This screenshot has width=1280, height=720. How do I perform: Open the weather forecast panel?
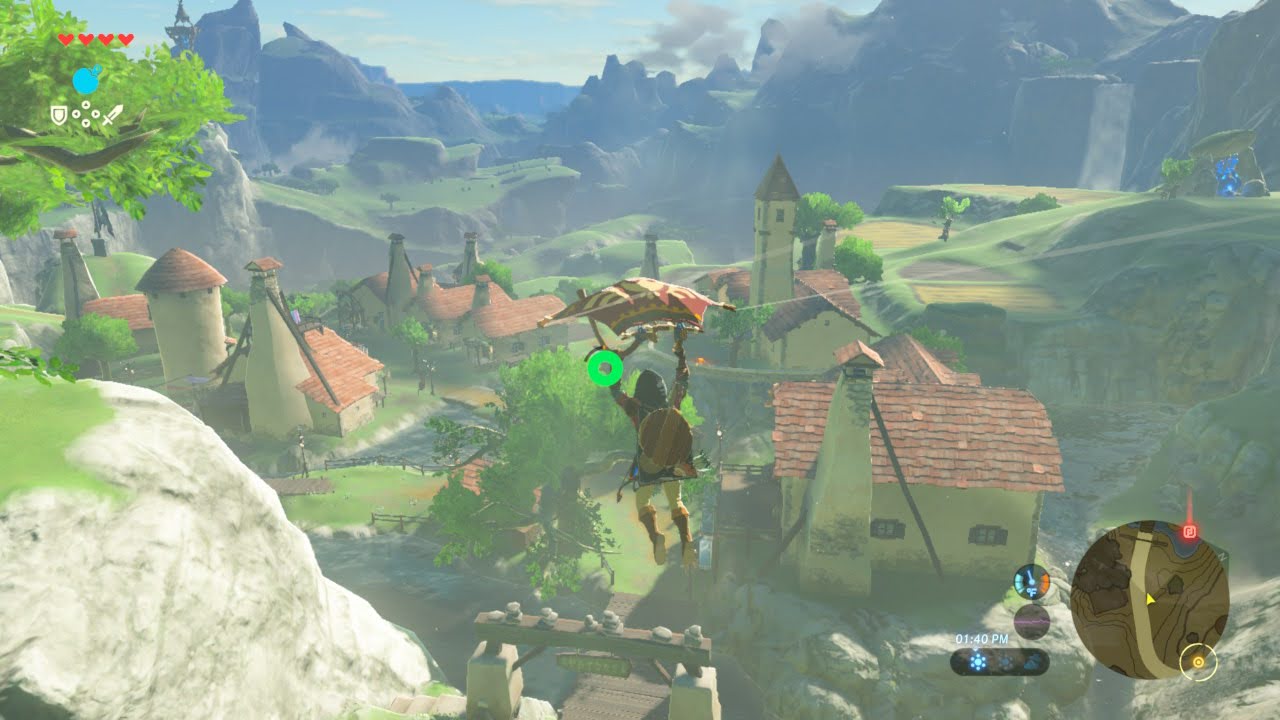(999, 661)
